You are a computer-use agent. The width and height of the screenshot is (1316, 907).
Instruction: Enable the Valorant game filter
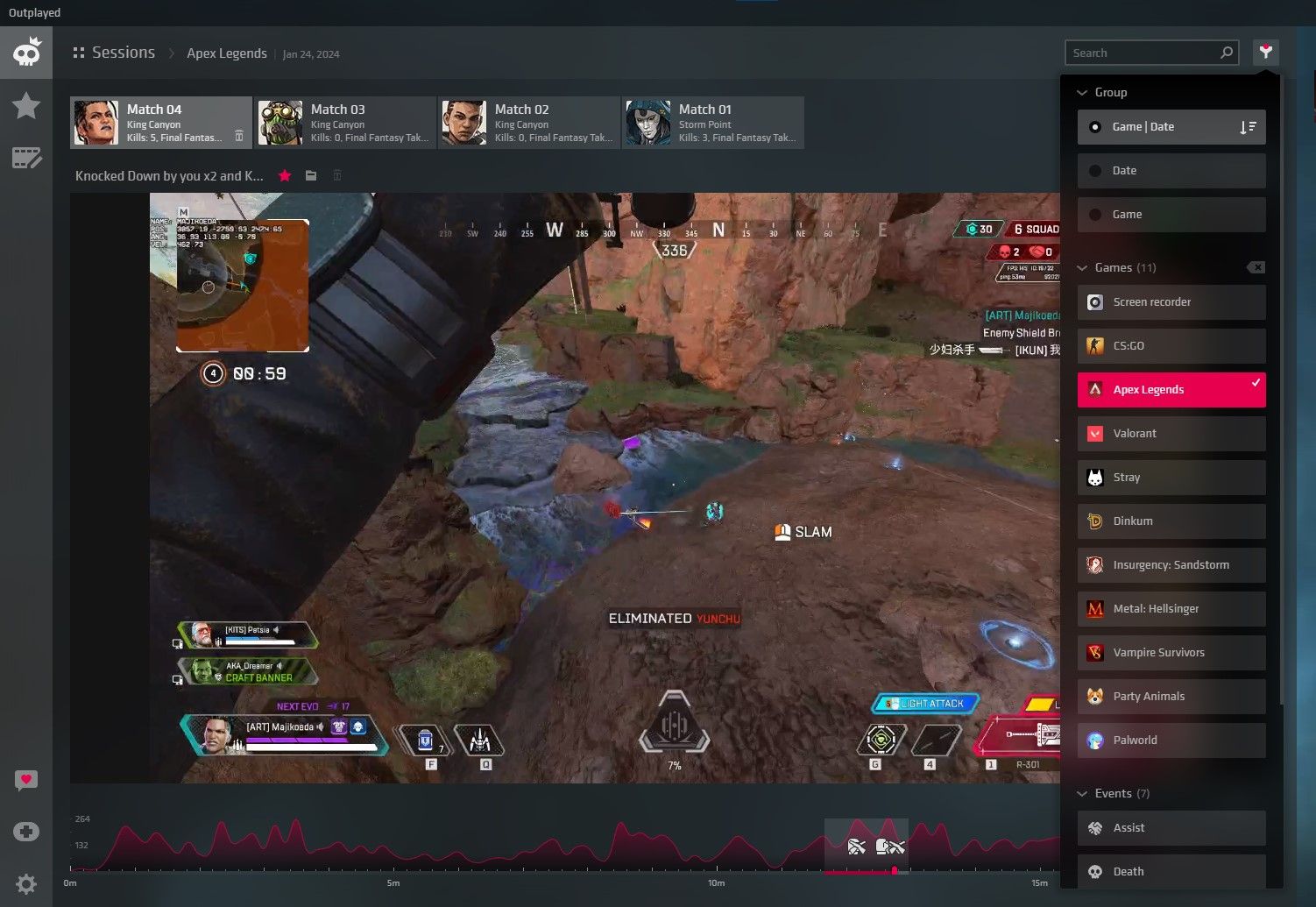click(1171, 433)
